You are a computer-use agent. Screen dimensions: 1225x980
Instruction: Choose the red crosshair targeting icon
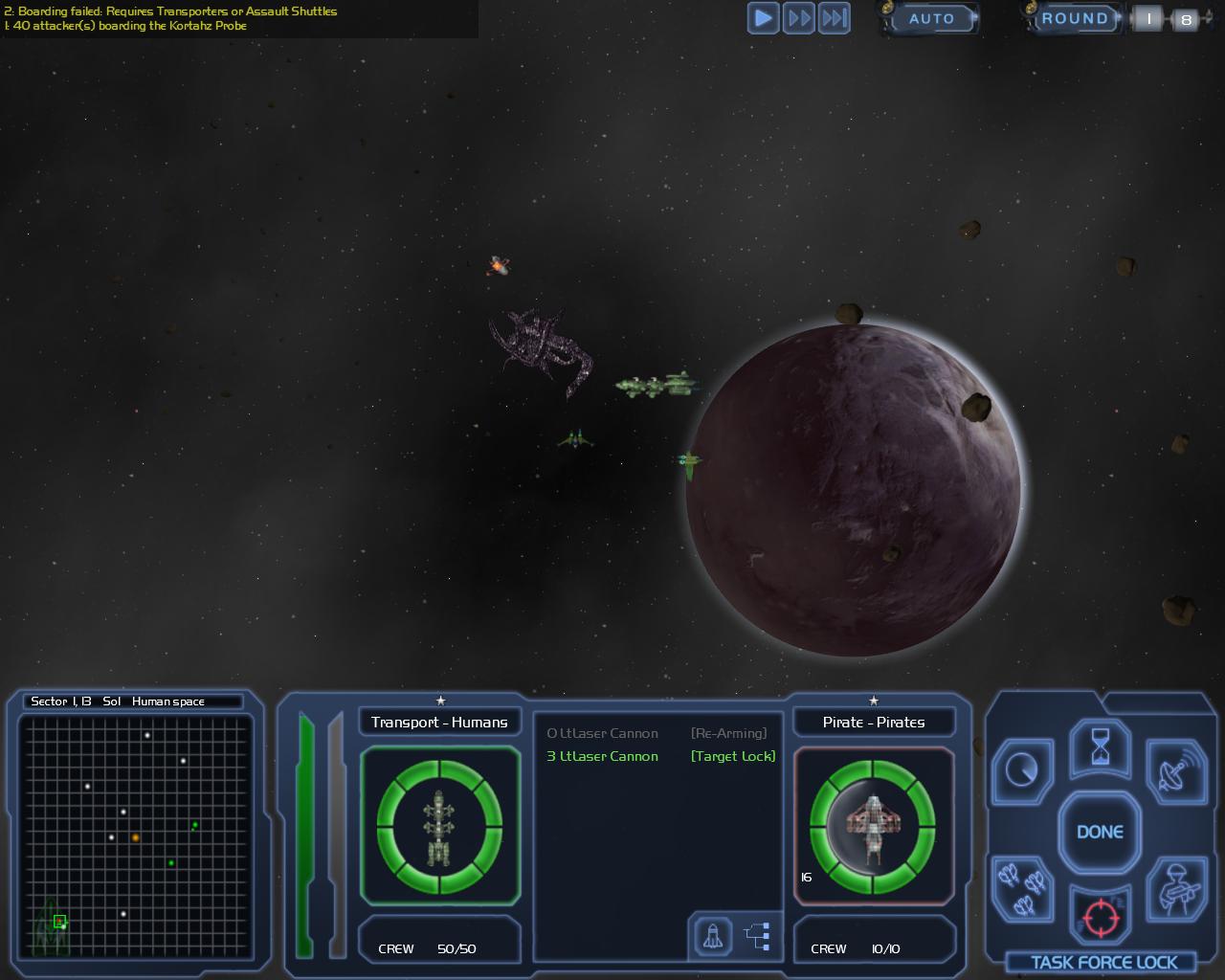click(1100, 919)
